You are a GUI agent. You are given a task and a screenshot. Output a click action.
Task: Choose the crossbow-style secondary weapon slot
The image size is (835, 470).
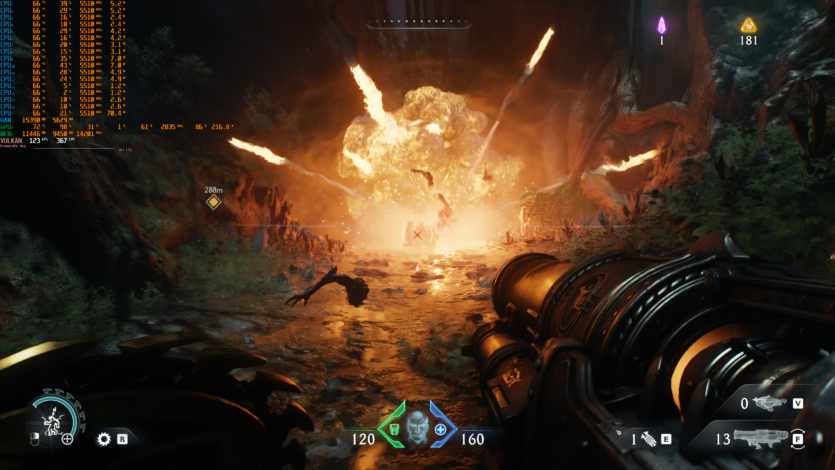(x=769, y=404)
